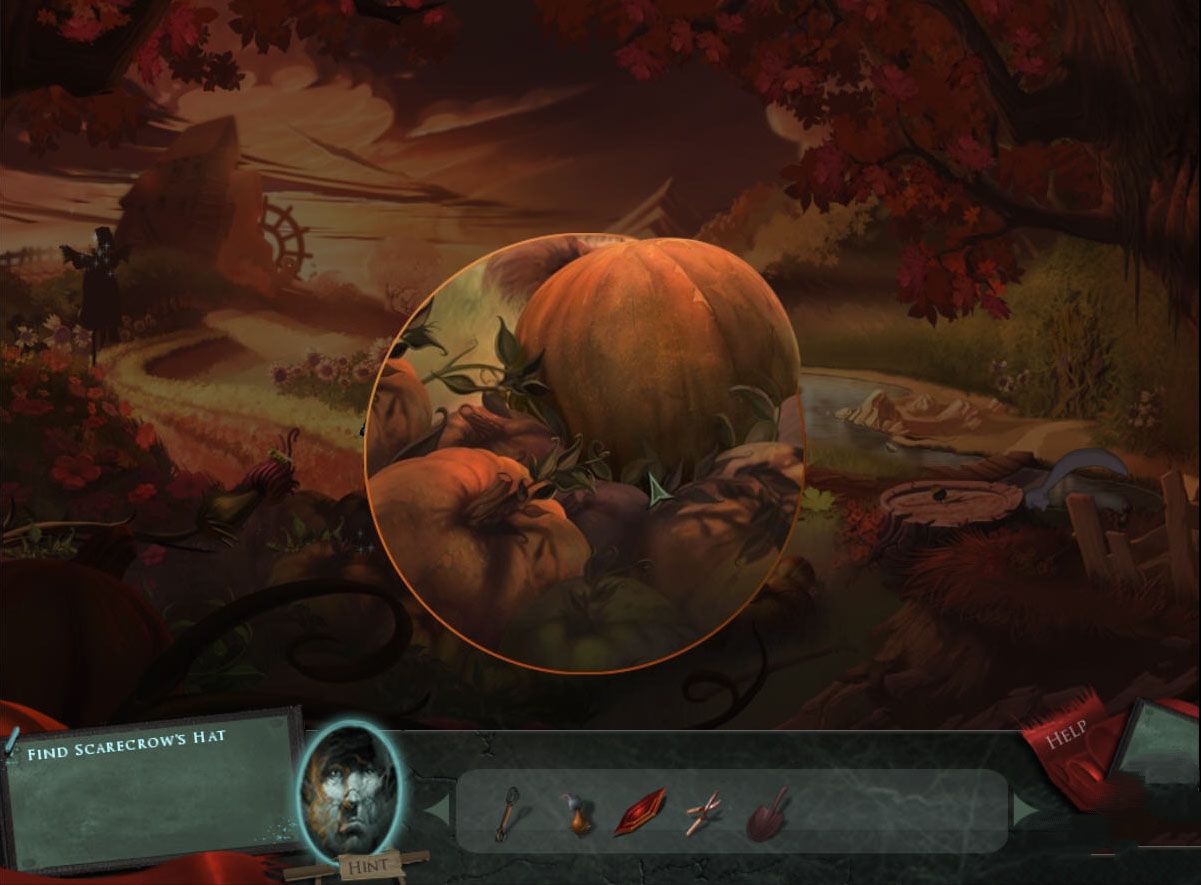Select the long-handled tool at inventory start
The width and height of the screenshot is (1201, 885).
tap(507, 812)
